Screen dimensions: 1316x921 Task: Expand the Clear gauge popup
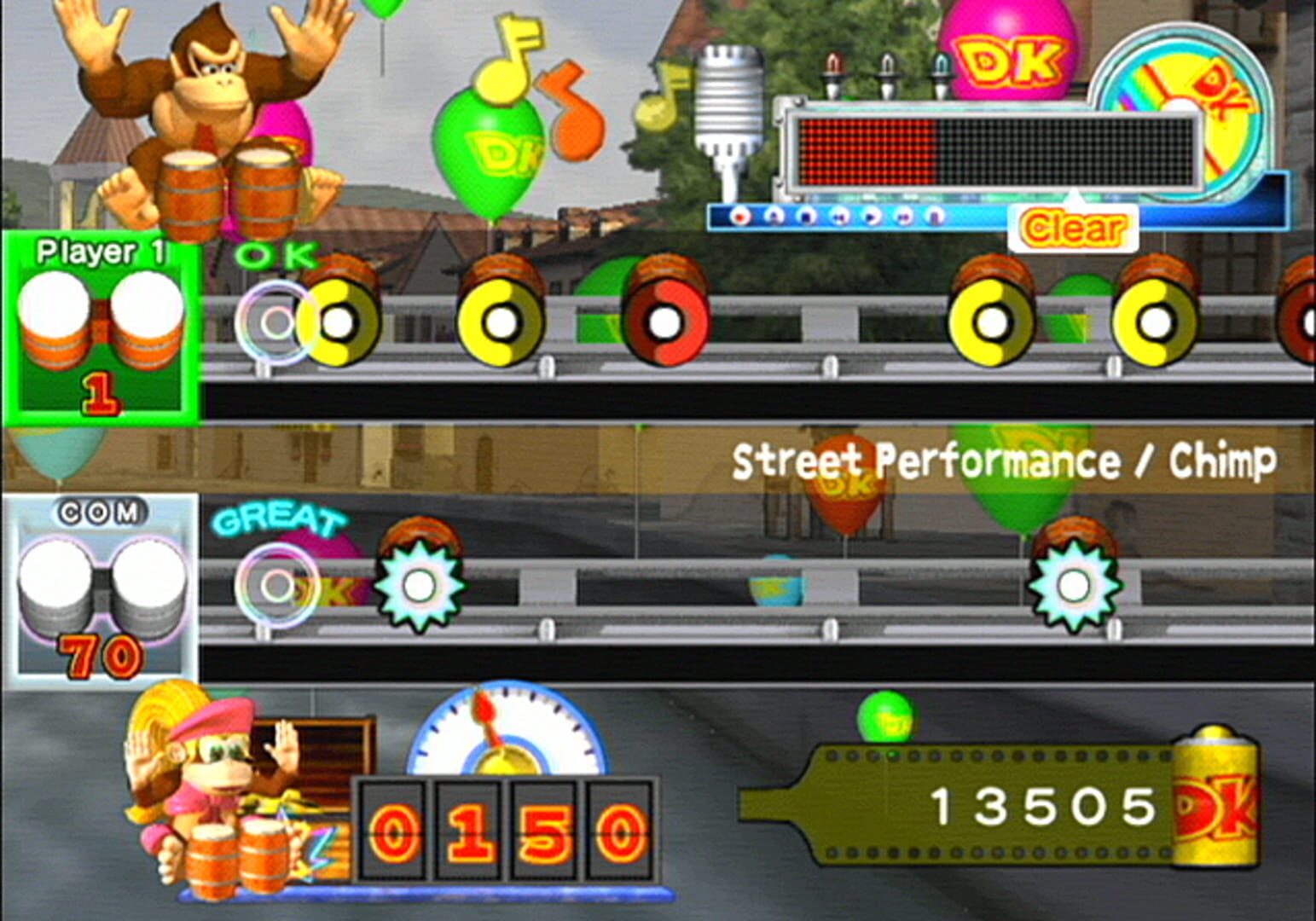click(x=1073, y=227)
